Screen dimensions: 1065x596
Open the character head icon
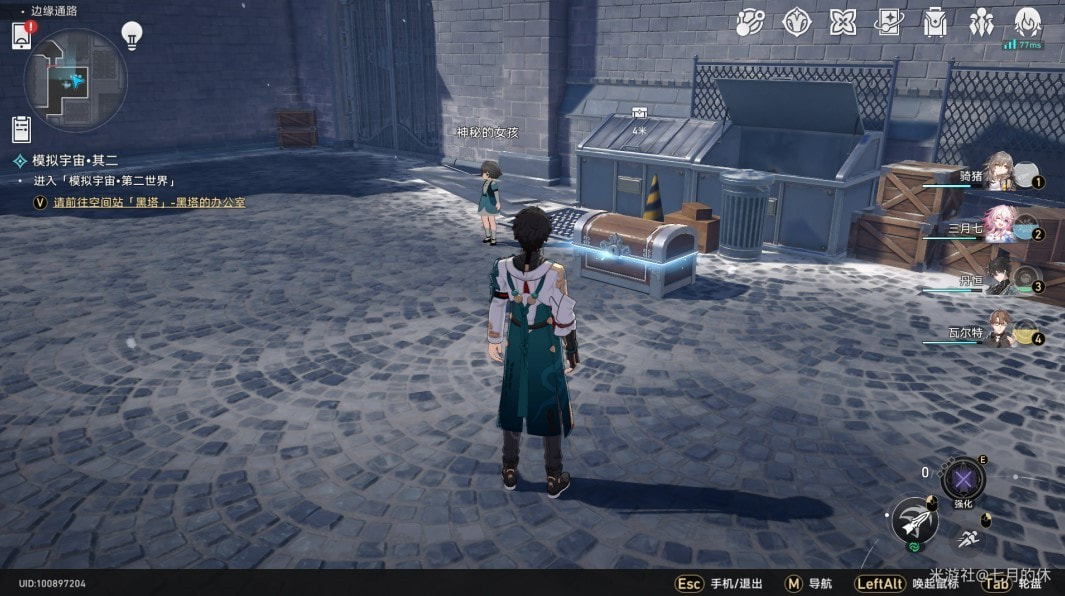(1027, 22)
